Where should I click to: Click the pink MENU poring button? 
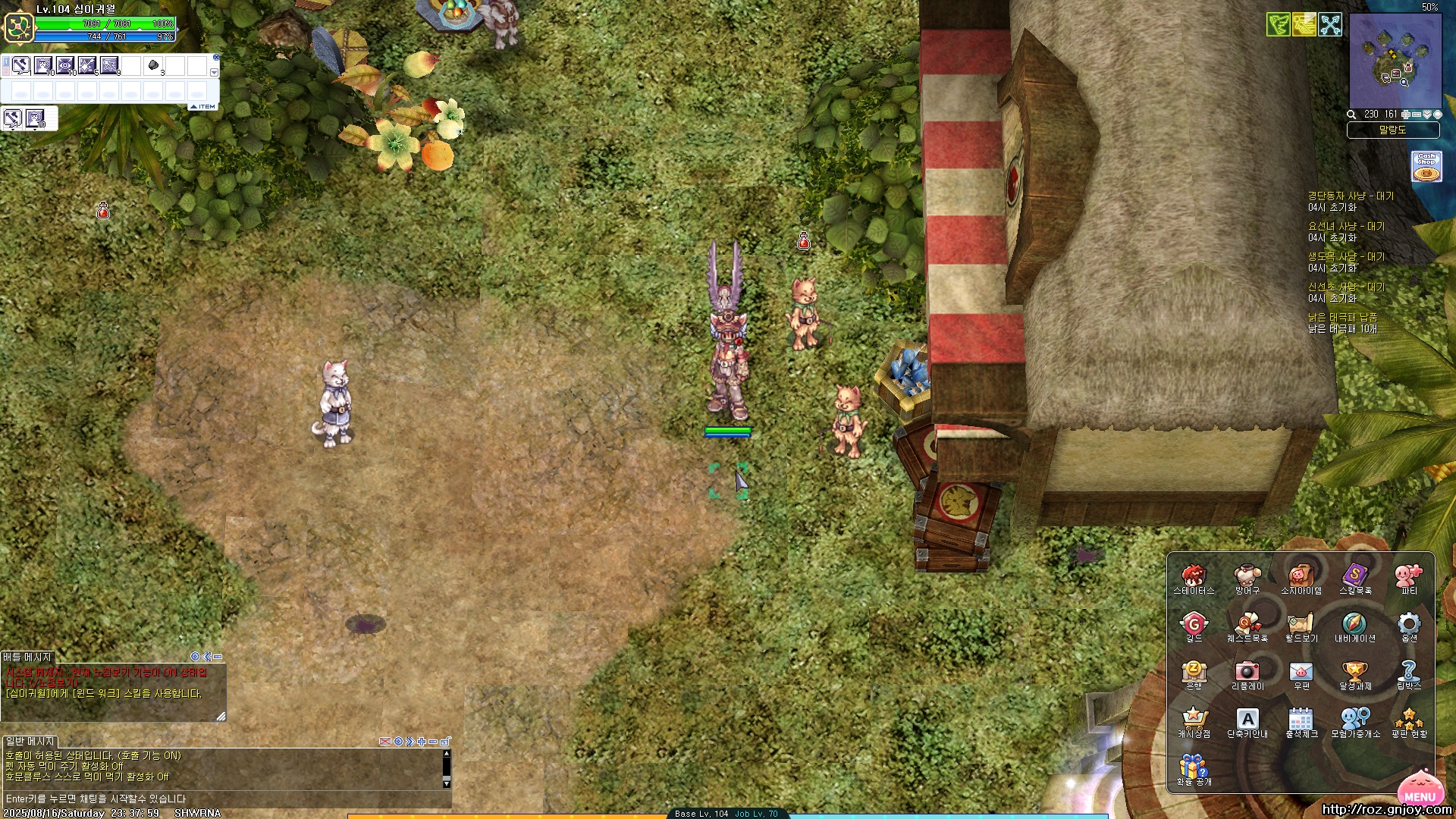pyautogui.click(x=1419, y=789)
